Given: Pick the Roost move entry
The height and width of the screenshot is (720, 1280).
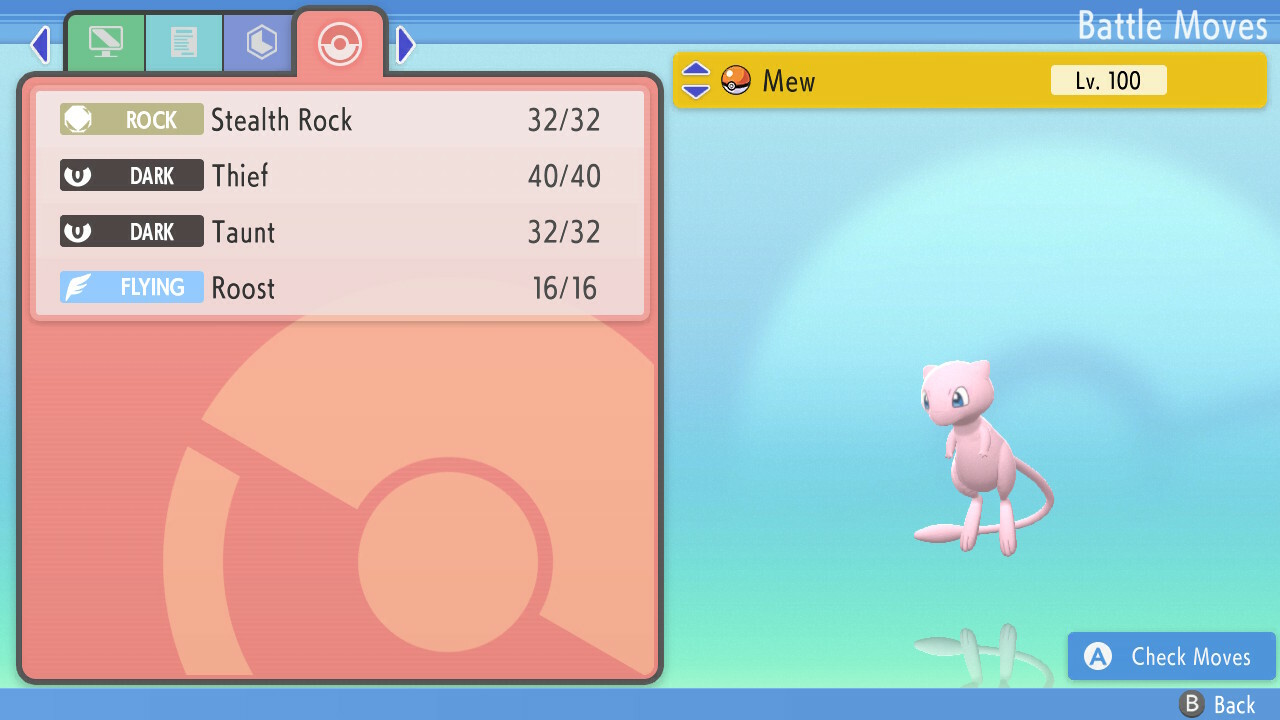Looking at the screenshot, I should [x=340, y=288].
